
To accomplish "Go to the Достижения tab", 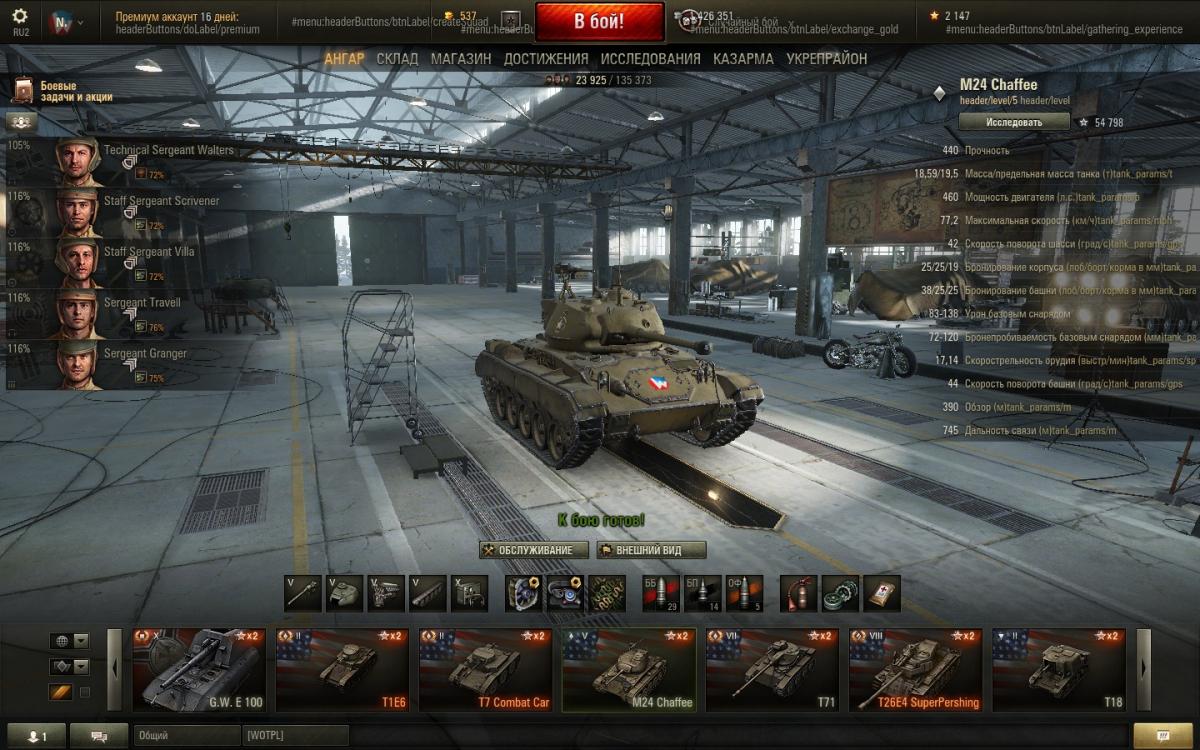I will [545, 59].
